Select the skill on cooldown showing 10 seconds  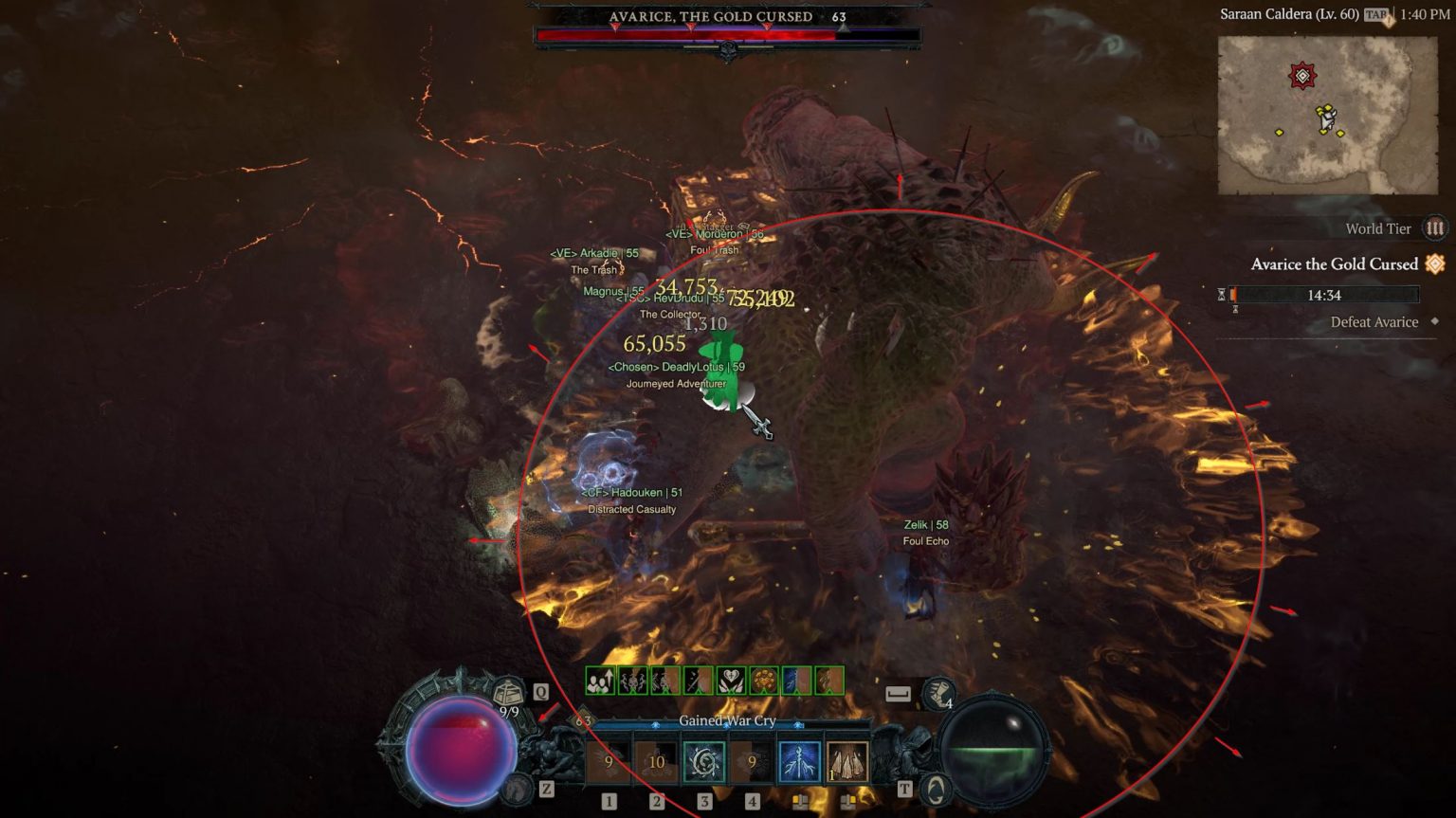coord(656,761)
